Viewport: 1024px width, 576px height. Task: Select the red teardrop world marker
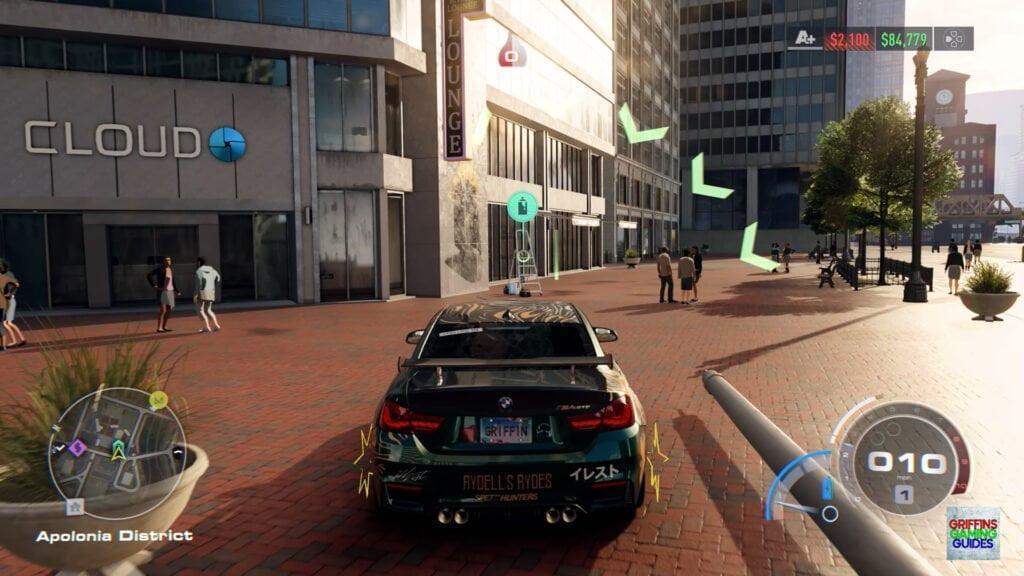(512, 51)
